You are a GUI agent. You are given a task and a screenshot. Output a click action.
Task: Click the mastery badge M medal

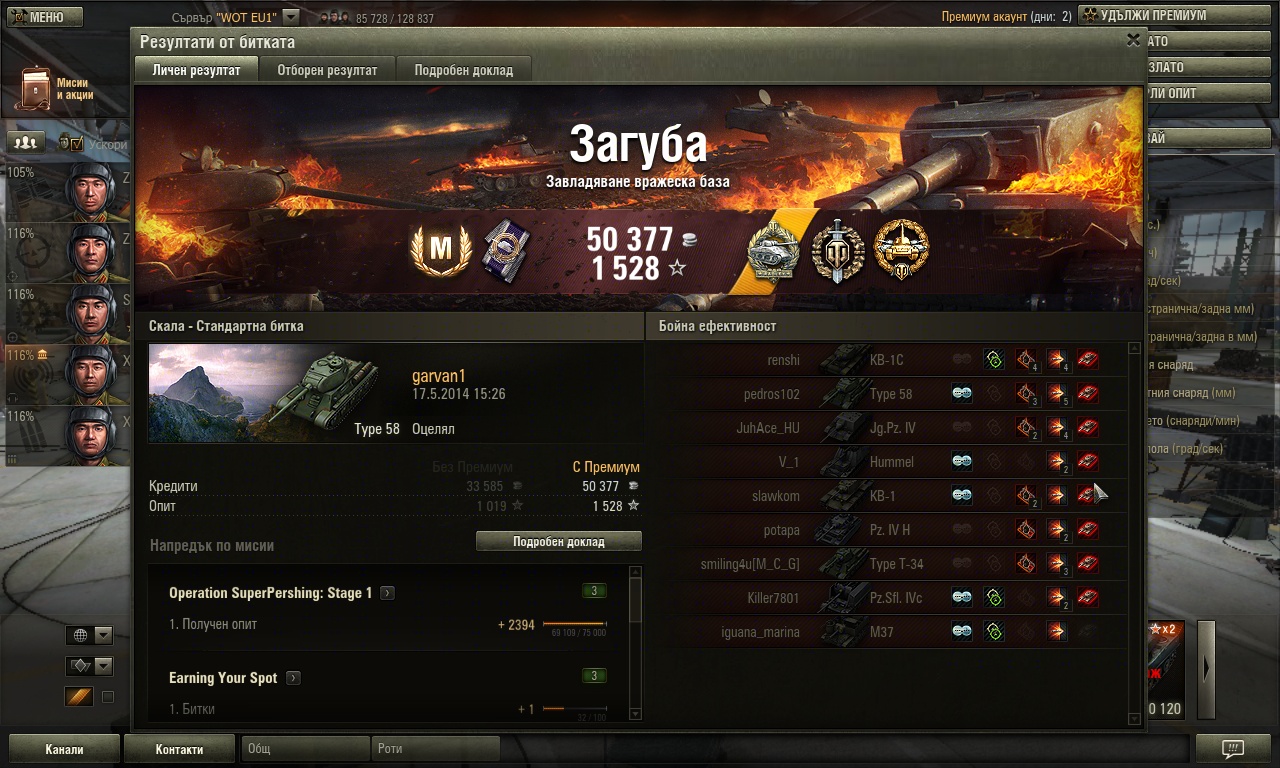[x=441, y=249]
